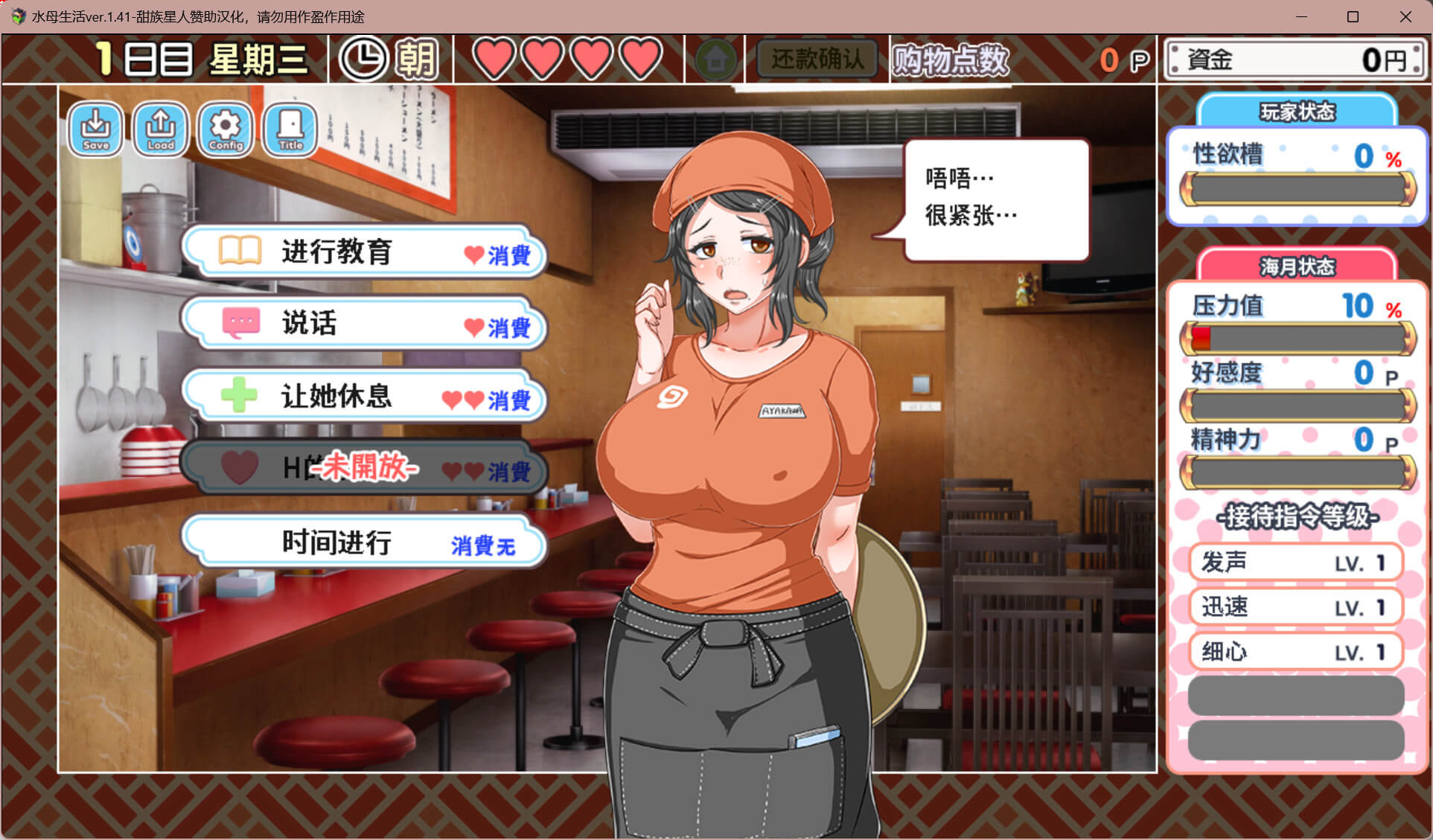Viewport: 1433px width, 840px height.
Task: Select the 细心 LV. 1 skill row
Action: pyautogui.click(x=1295, y=652)
